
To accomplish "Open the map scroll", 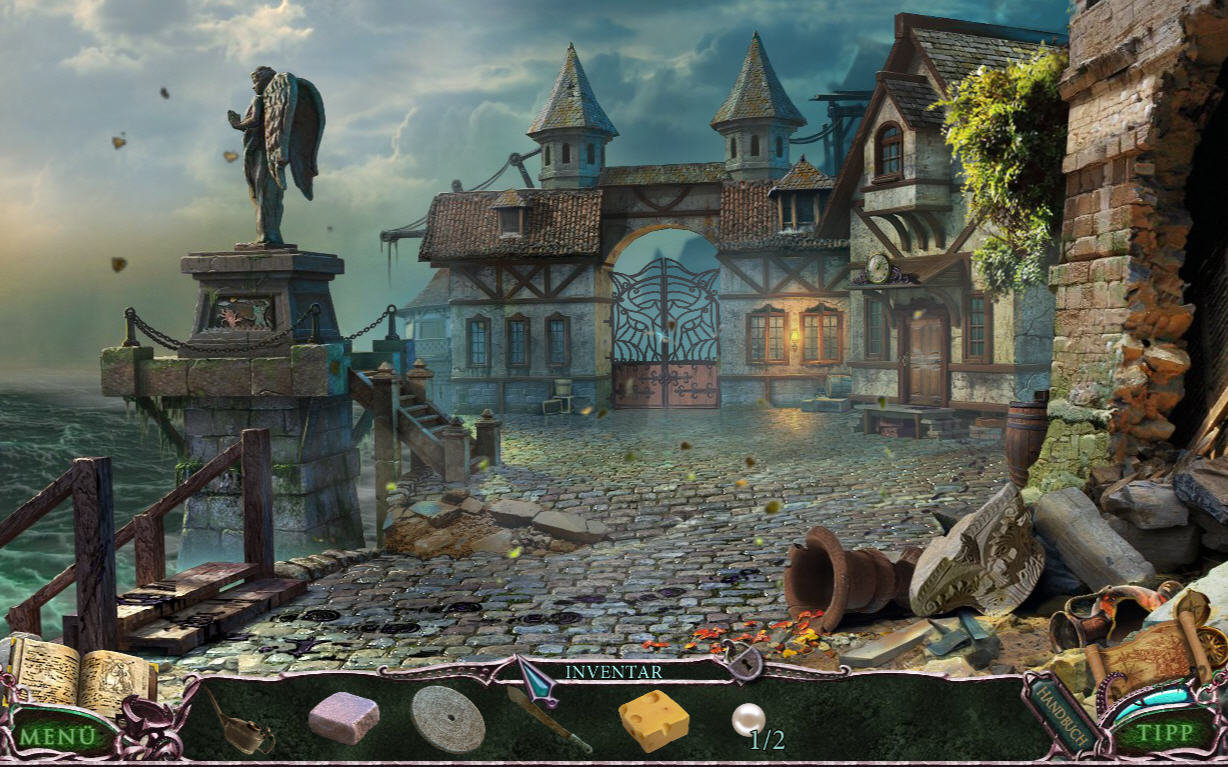I will [x=1160, y=650].
